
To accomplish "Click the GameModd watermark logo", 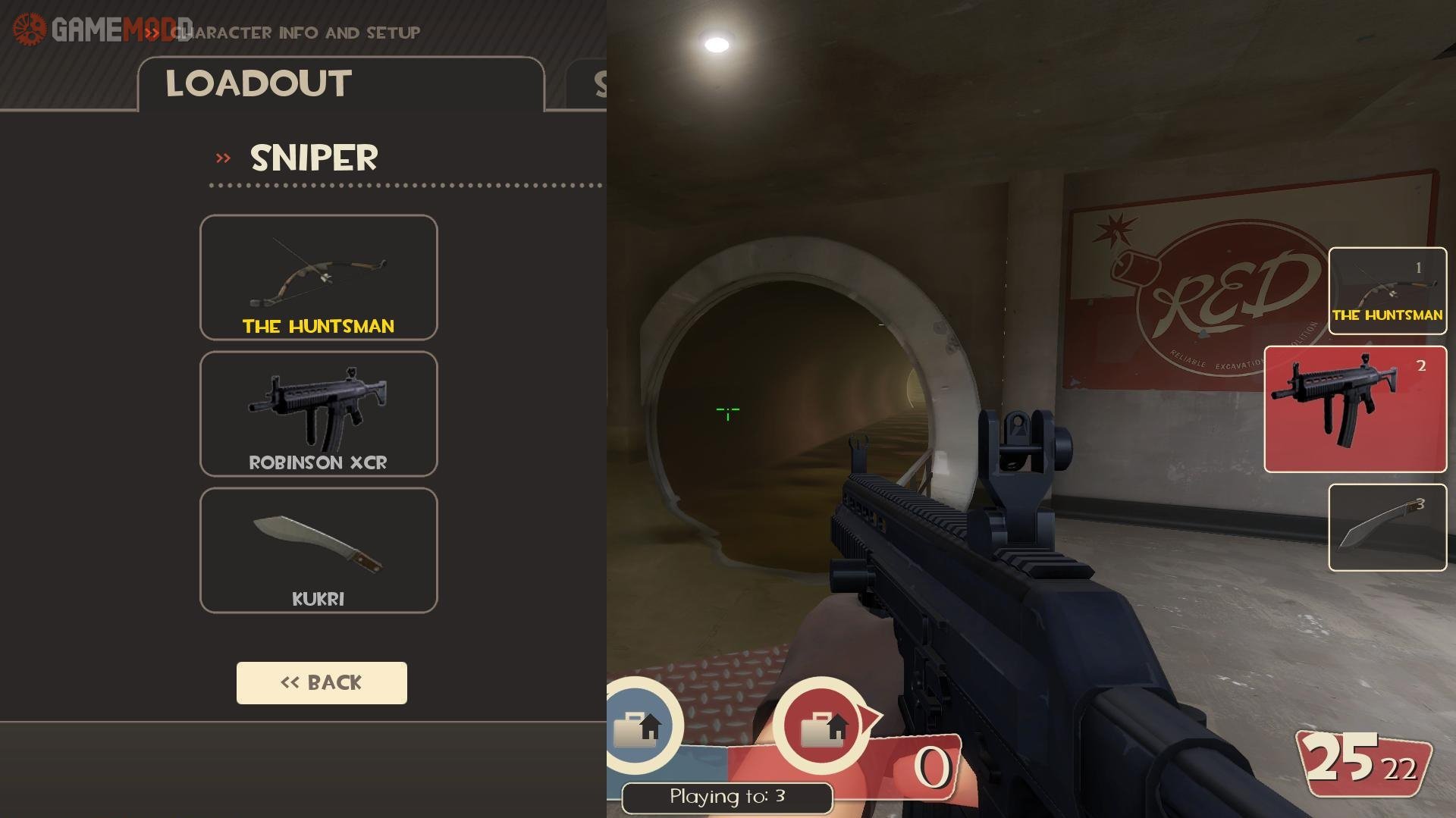I will tap(102, 30).
